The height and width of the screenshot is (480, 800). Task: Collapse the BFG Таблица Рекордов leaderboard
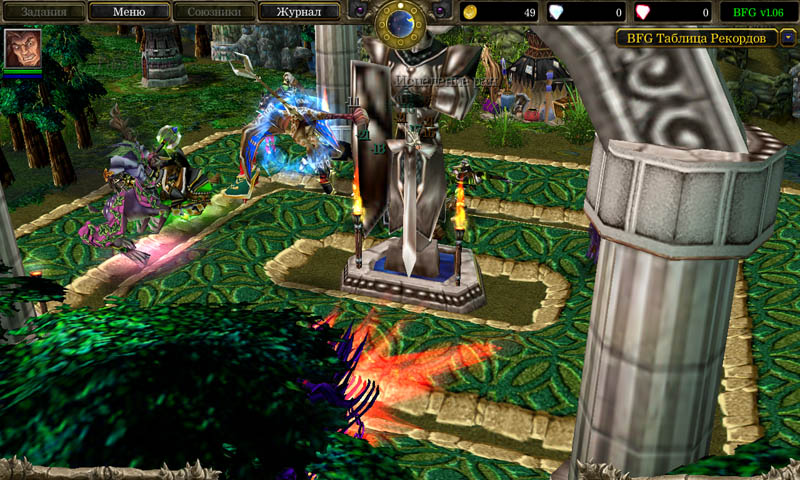click(788, 38)
